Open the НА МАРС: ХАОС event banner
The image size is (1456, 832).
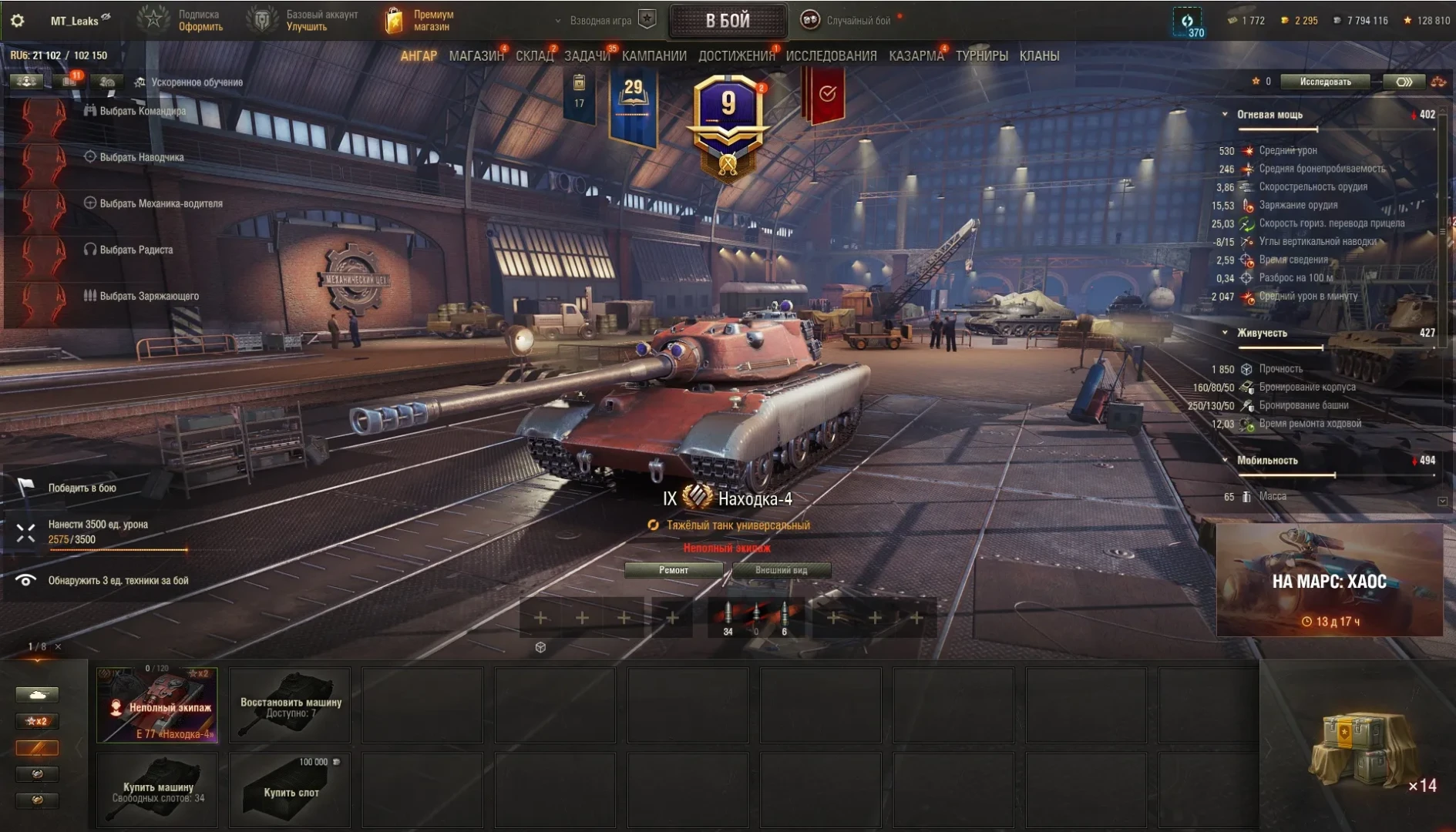click(1329, 581)
